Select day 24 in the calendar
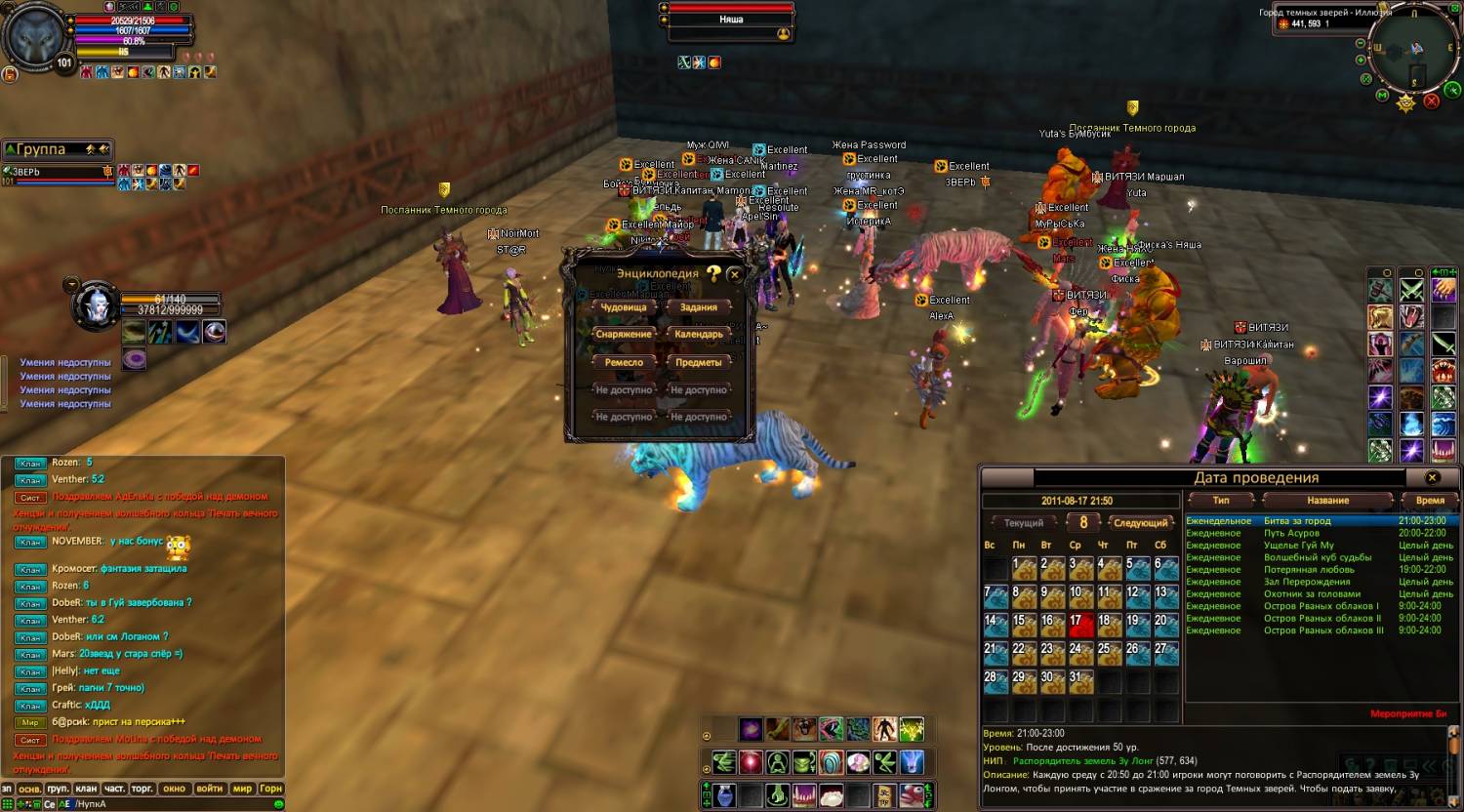Image resolution: width=1464 pixels, height=812 pixels. click(1078, 650)
